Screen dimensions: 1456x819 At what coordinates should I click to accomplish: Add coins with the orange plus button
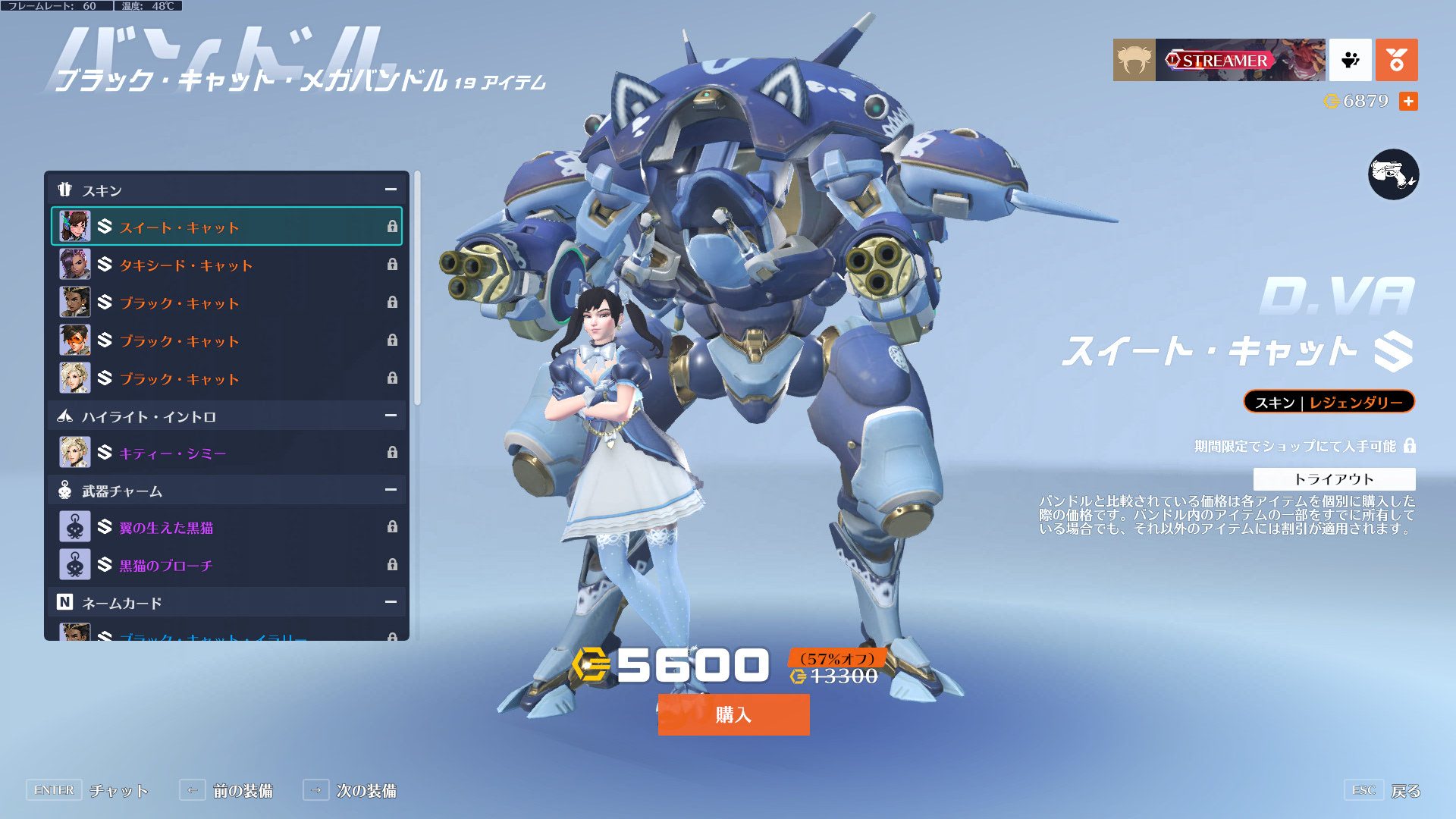pos(1408,101)
